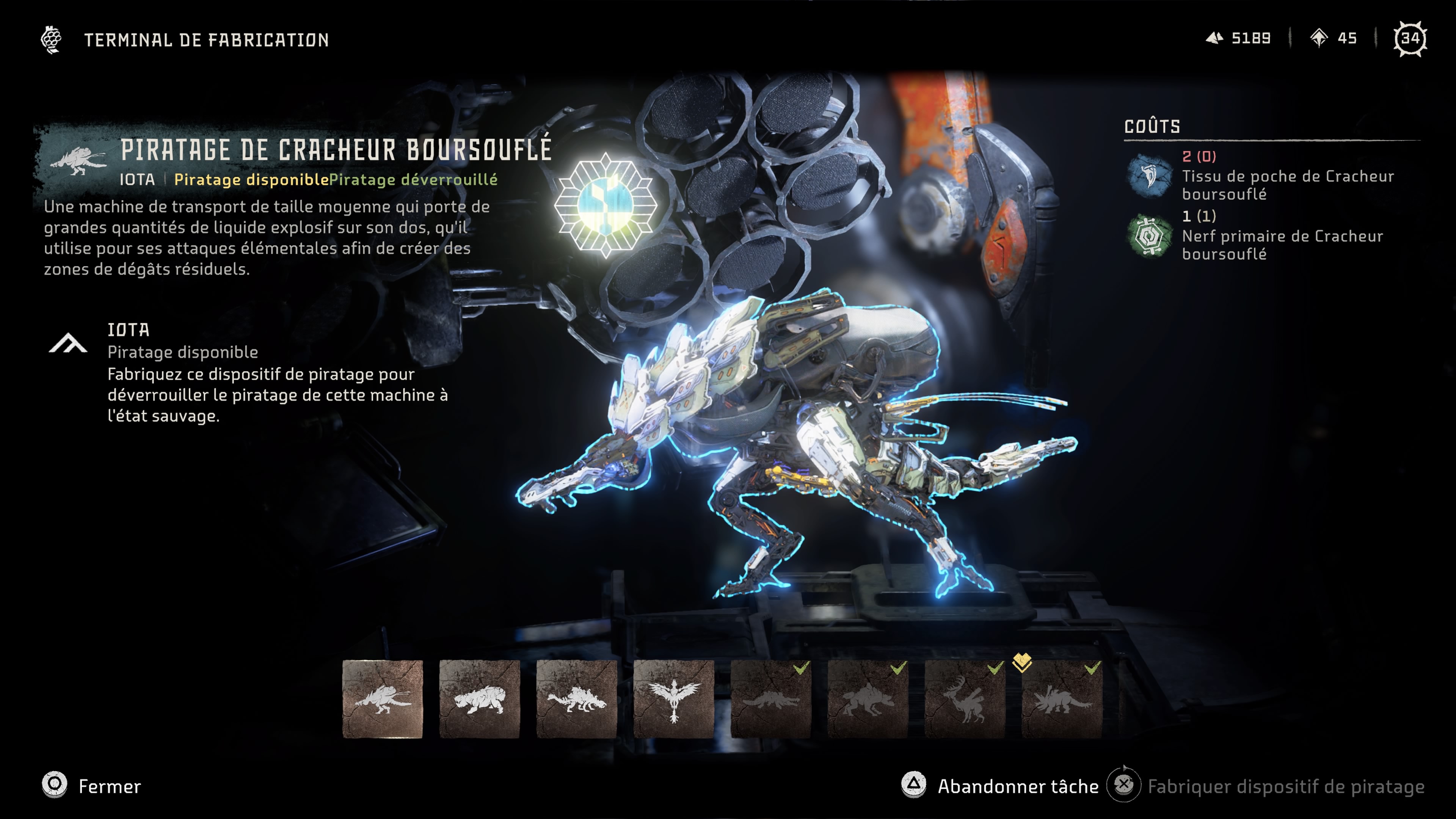Screen dimensions: 1456x819
Task: Select the spiked four-legged machine tile
Action: [576, 698]
